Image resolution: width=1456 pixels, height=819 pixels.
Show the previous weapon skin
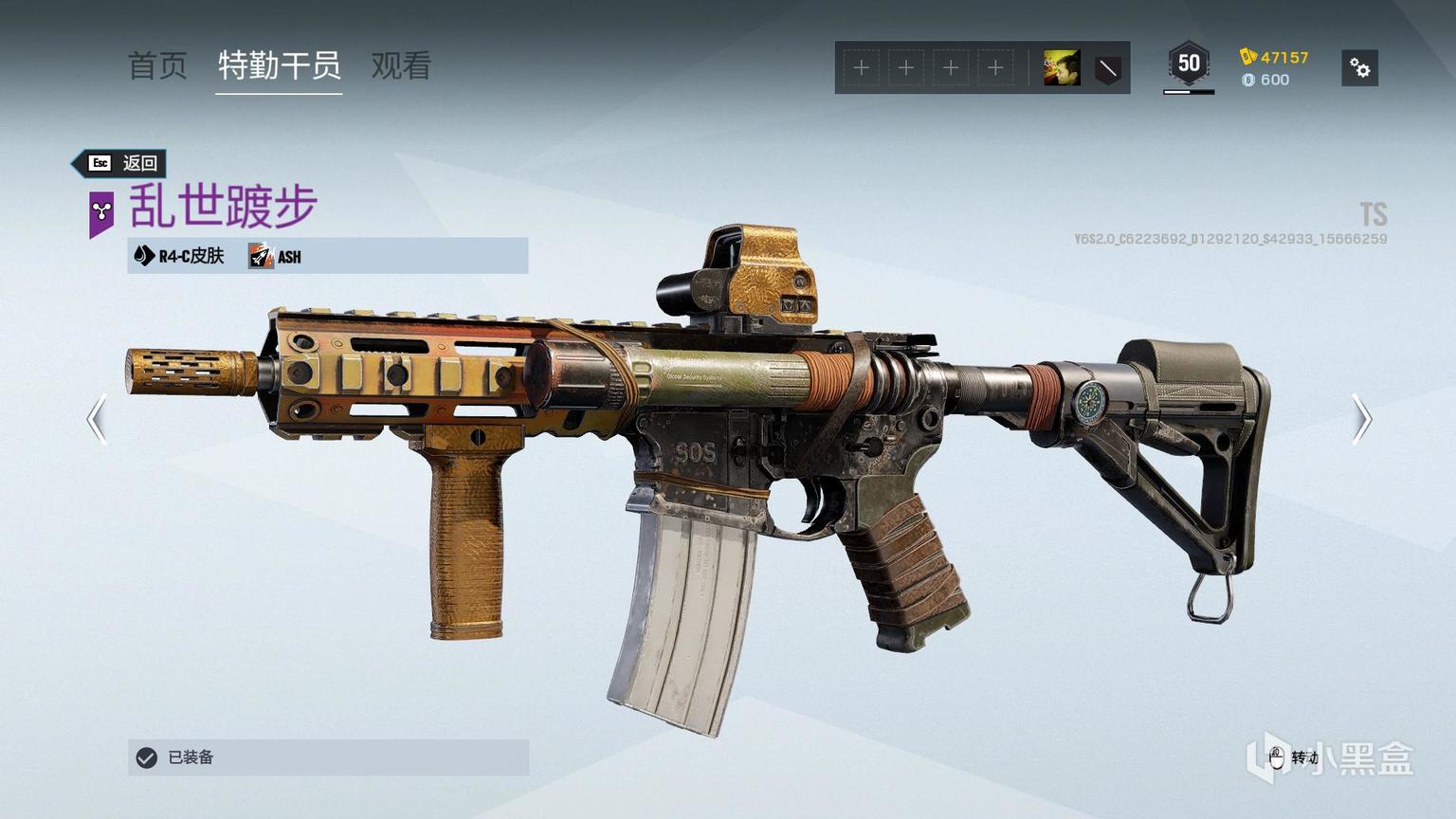(96, 419)
